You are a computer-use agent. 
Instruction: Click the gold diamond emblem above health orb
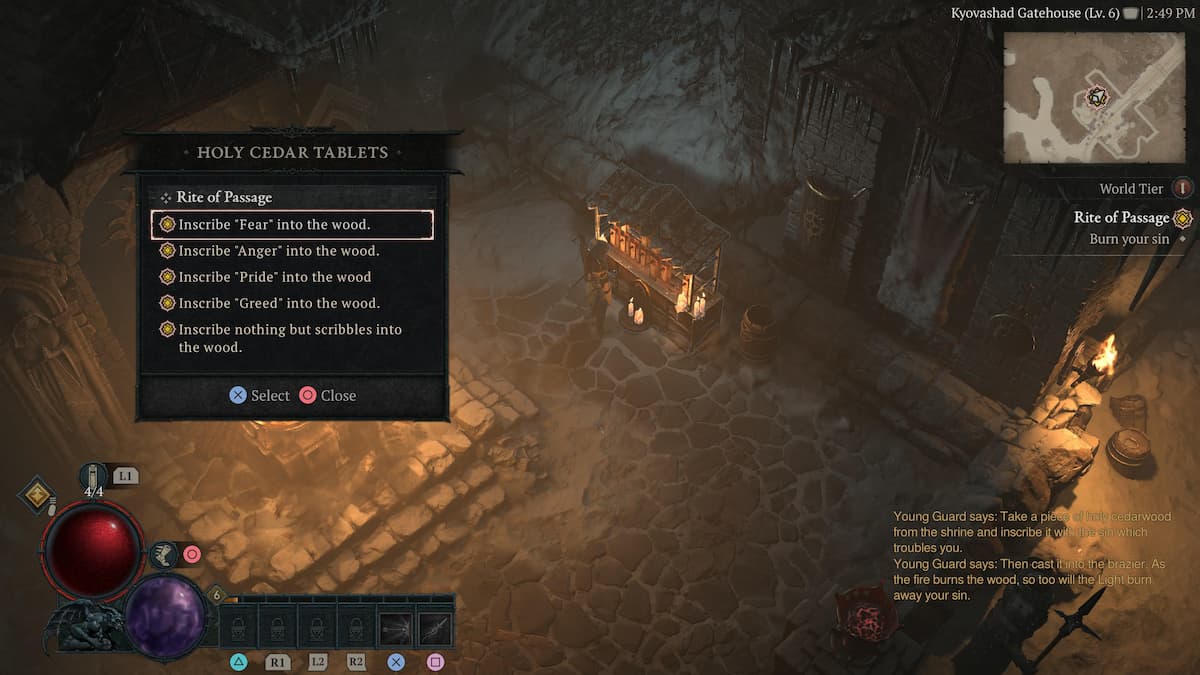tap(38, 494)
